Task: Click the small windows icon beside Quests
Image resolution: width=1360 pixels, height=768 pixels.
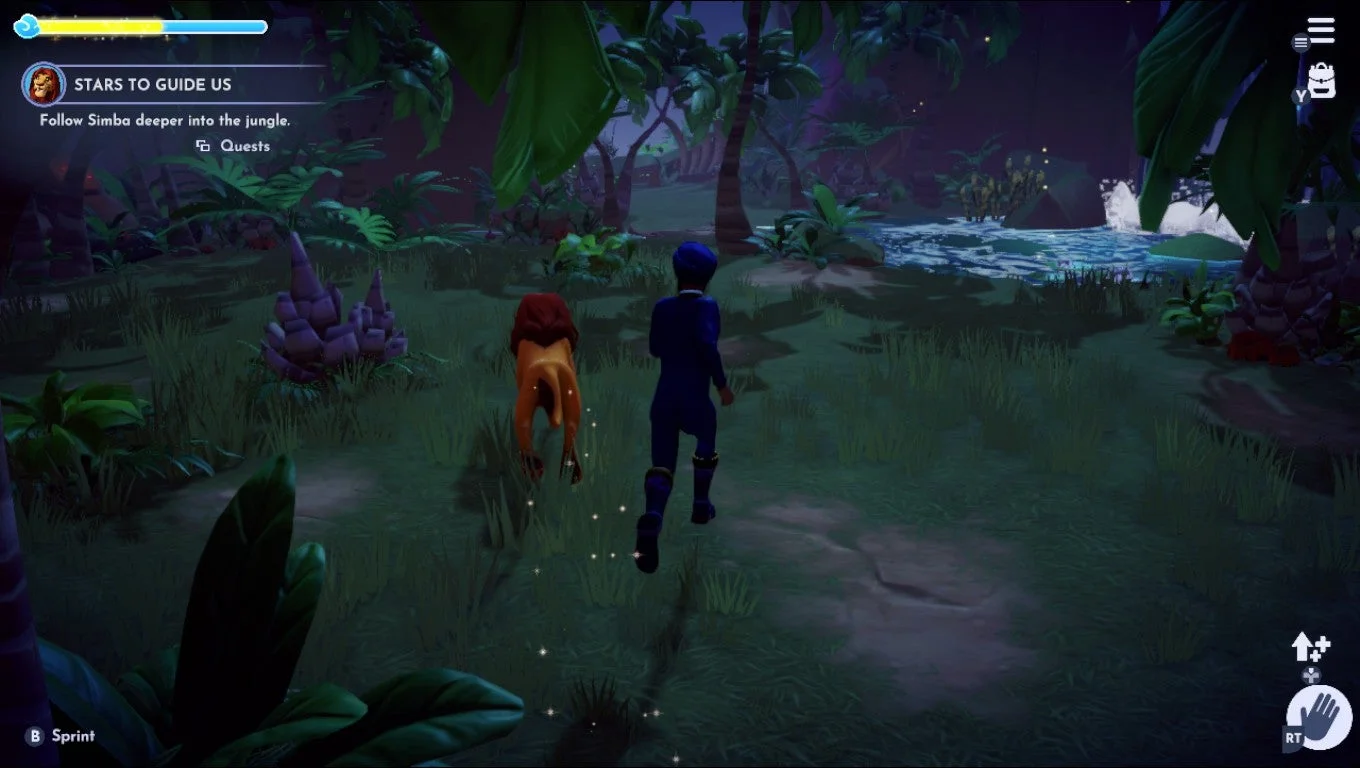Action: (205, 146)
